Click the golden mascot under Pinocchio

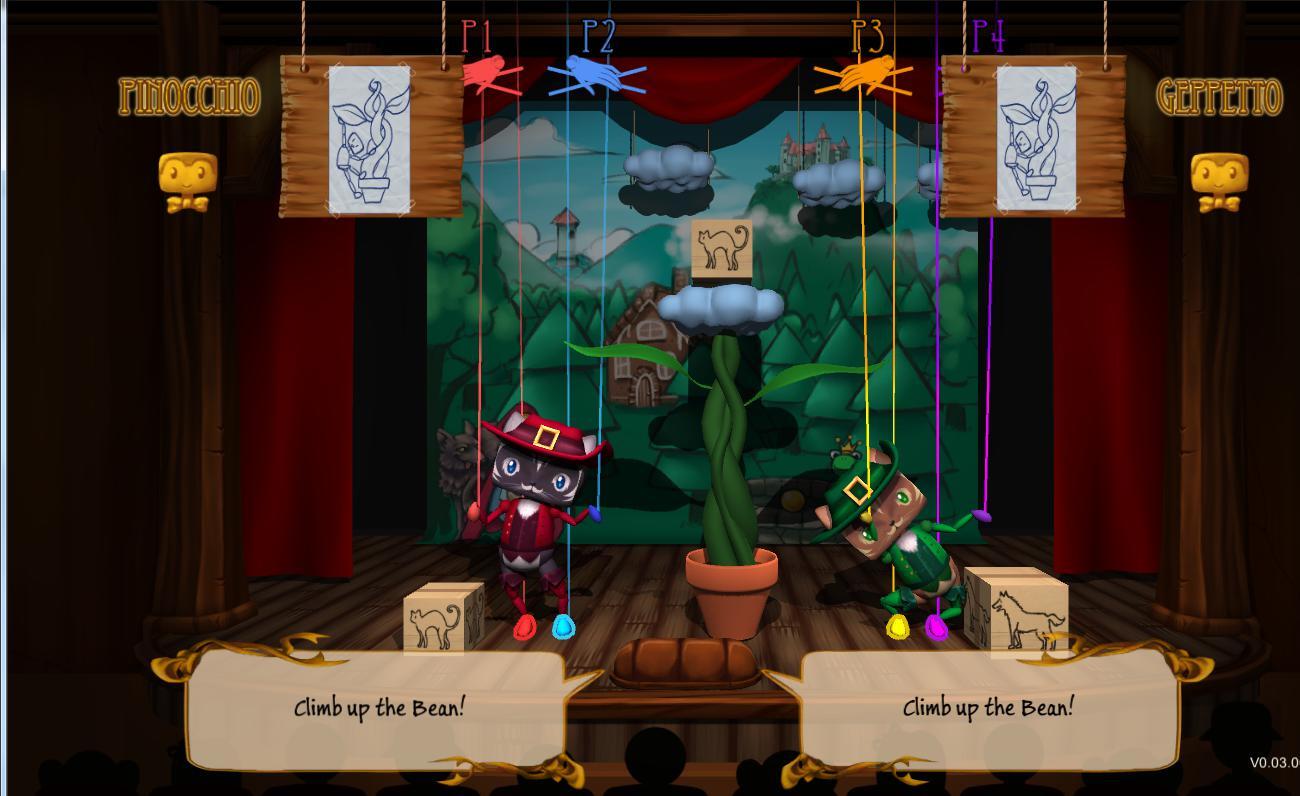pos(187,182)
